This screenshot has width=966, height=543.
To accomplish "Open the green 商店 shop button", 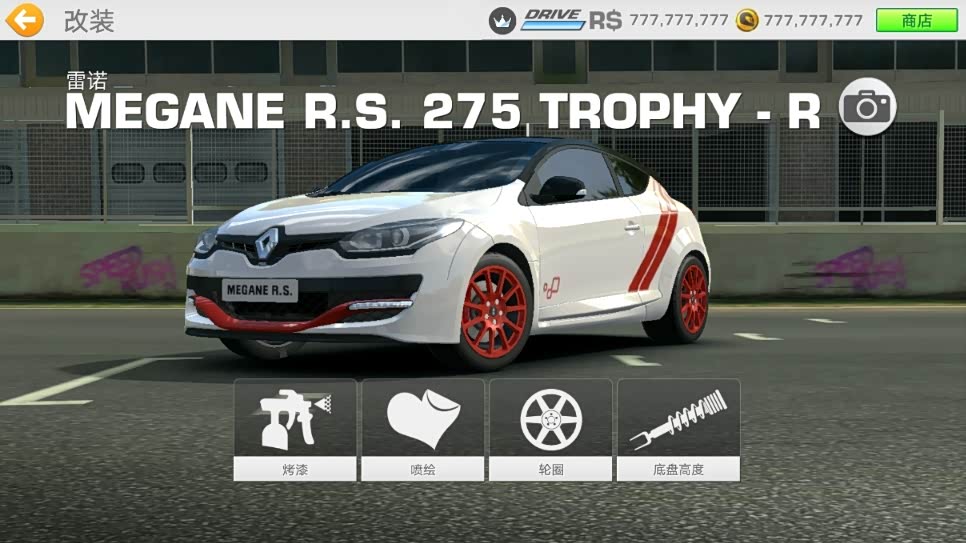I will [x=916, y=20].
